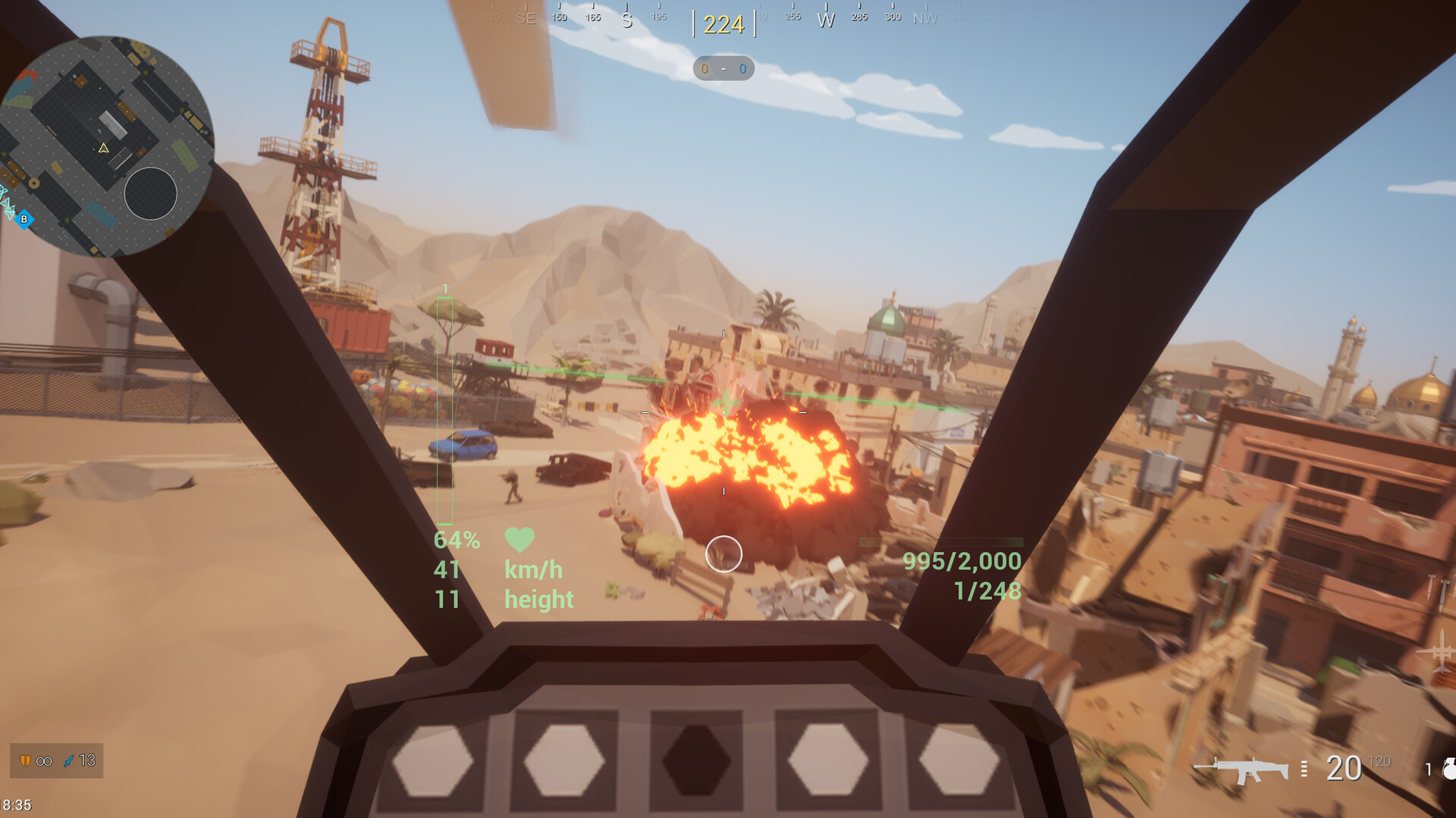Click the green heart health icon
The image size is (1456, 818).
[x=518, y=538]
